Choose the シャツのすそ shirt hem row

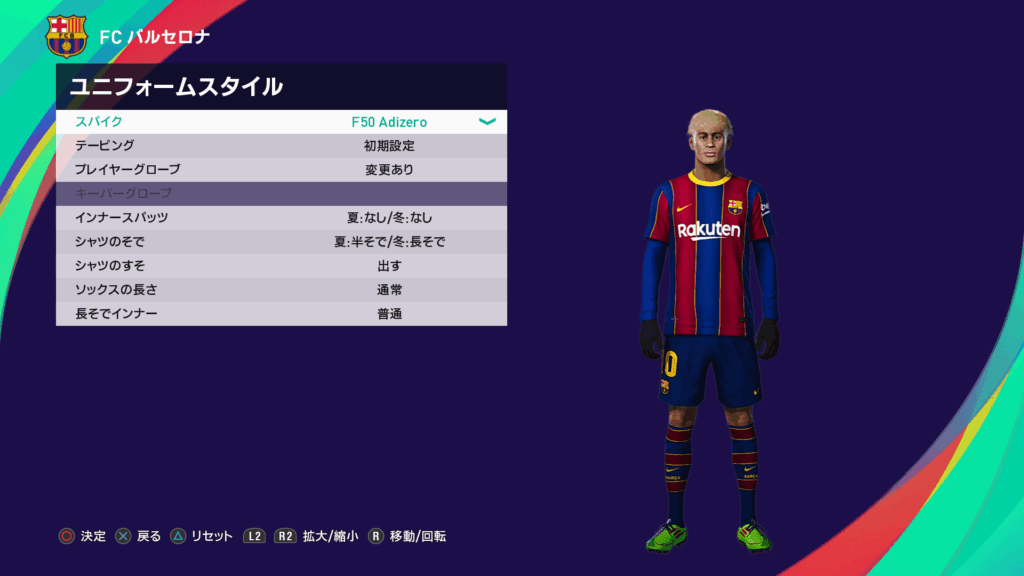tap(280, 266)
